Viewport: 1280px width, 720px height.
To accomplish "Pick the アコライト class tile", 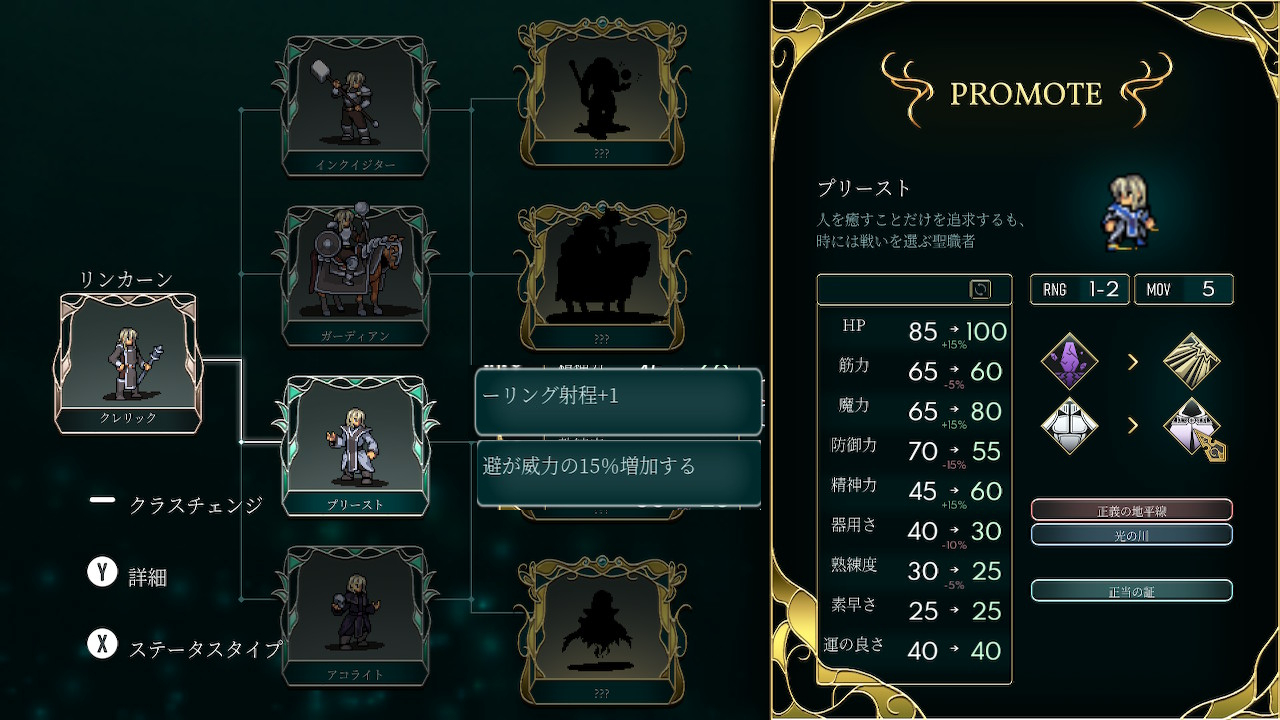I will (355, 615).
